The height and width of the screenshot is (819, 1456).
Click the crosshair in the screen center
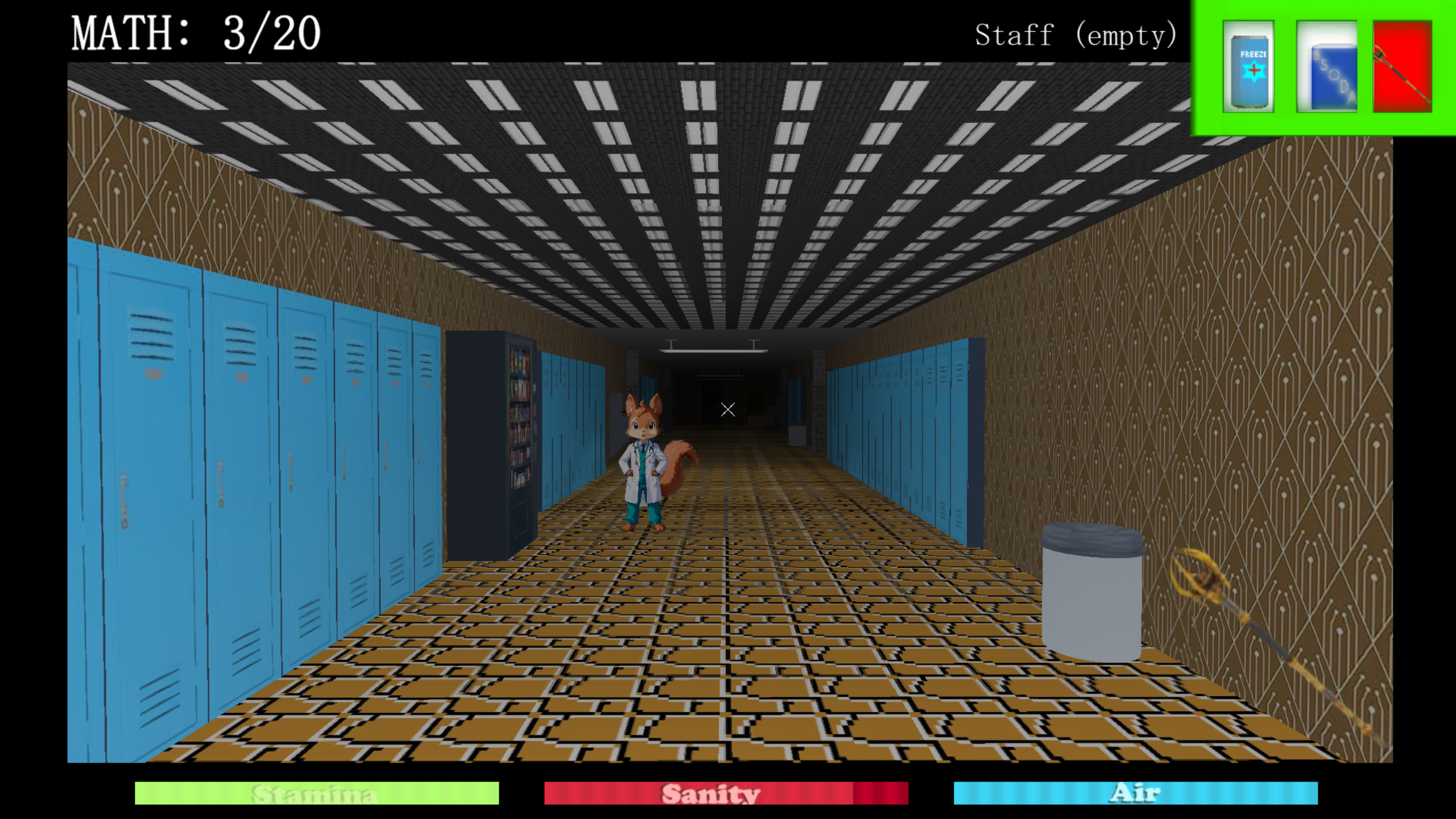pyautogui.click(x=727, y=408)
